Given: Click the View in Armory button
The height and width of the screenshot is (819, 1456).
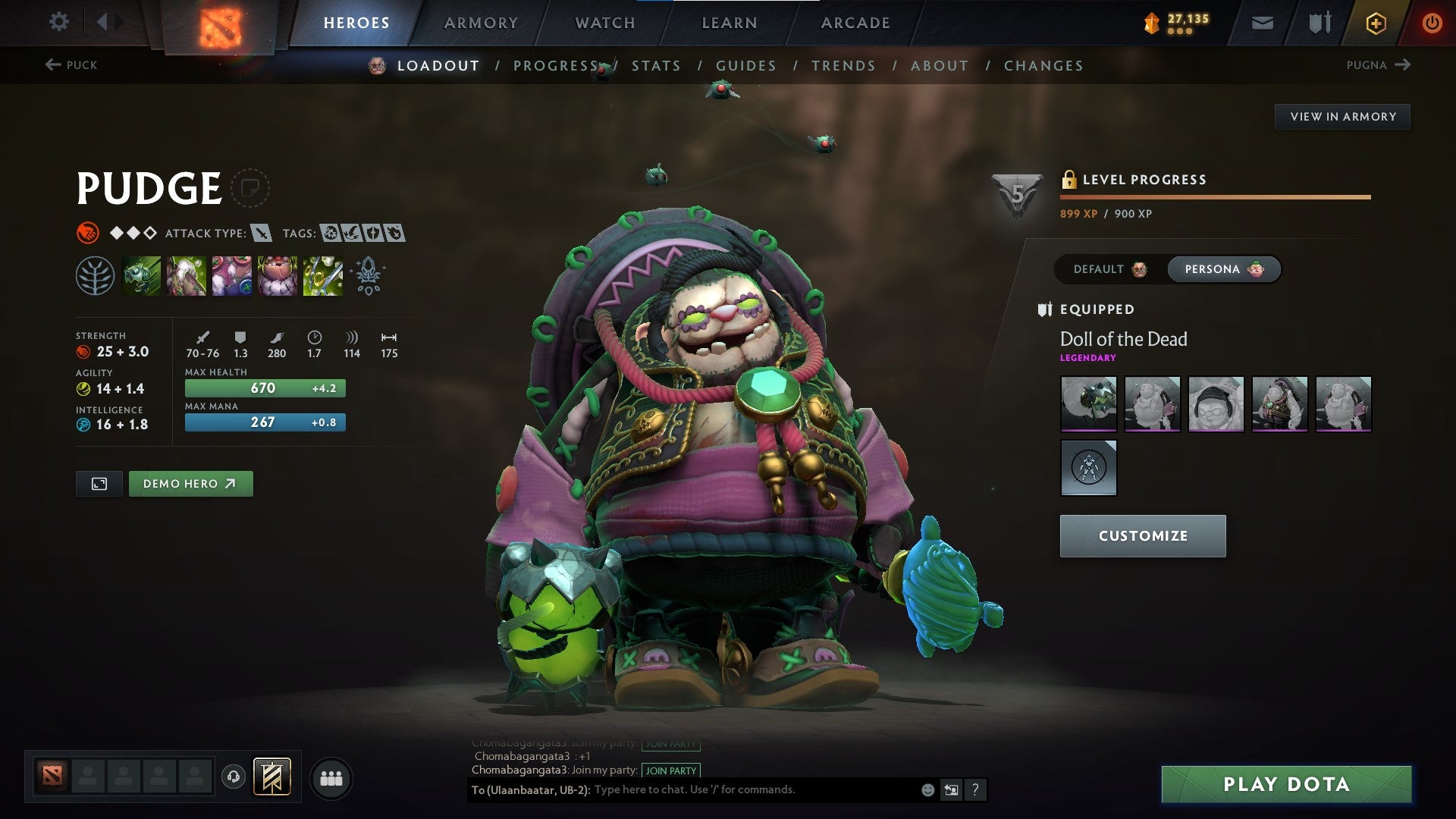Looking at the screenshot, I should (x=1342, y=117).
